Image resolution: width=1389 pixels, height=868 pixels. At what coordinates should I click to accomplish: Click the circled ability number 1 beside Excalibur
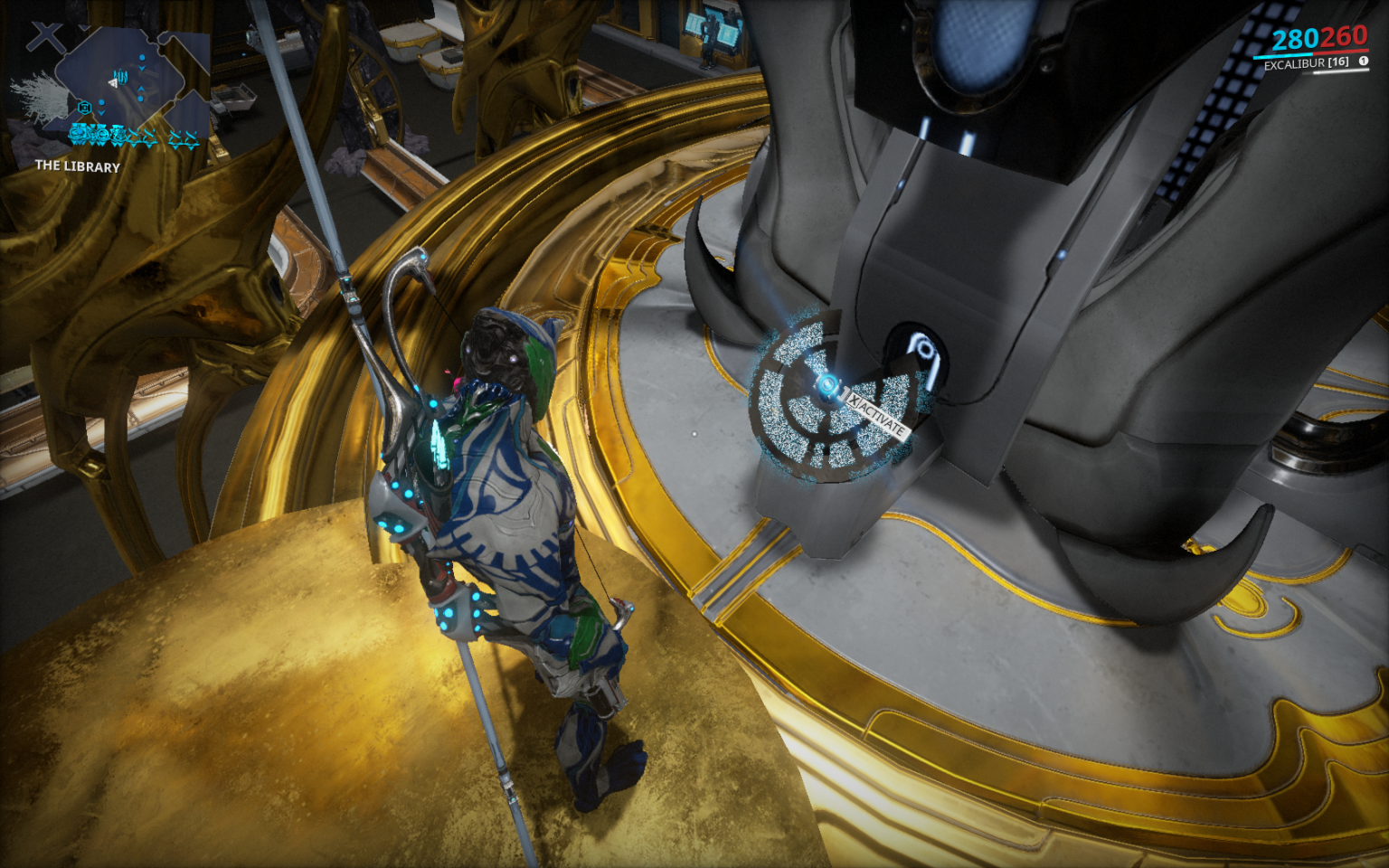(x=1364, y=61)
